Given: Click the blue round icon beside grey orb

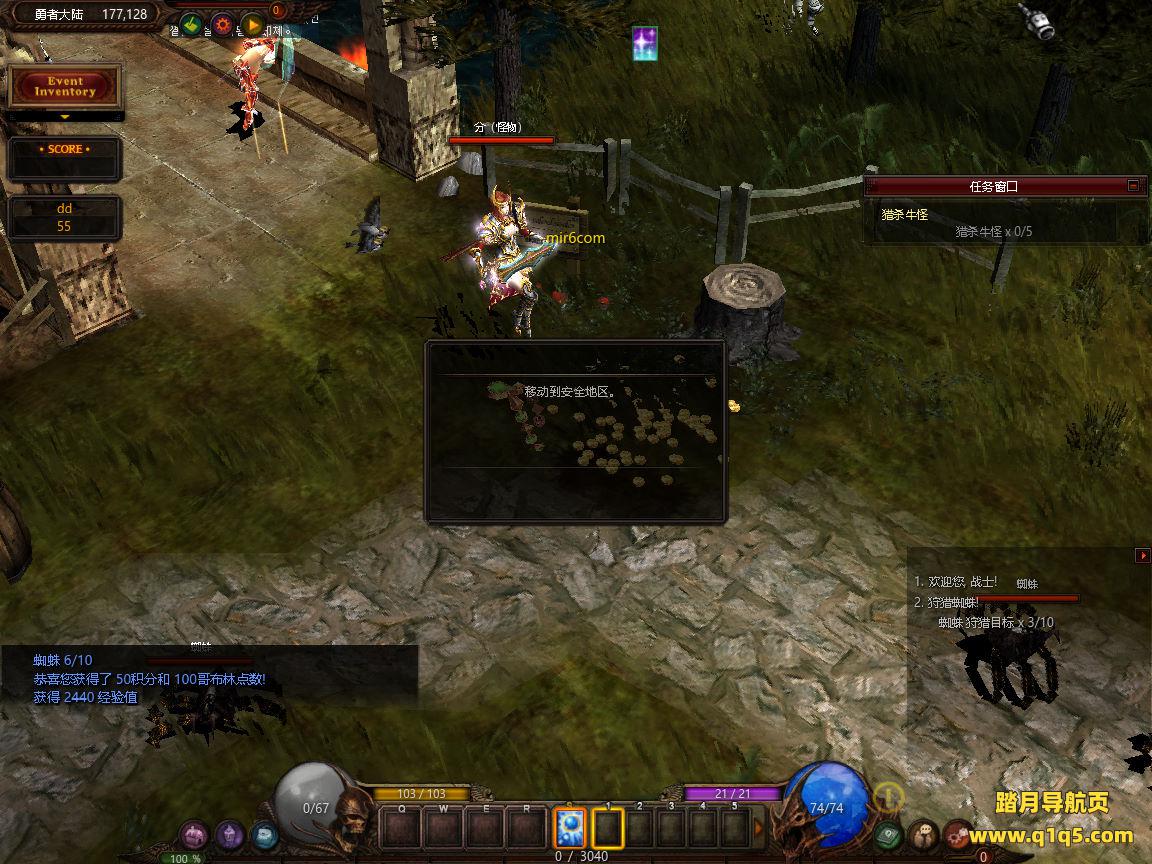Looking at the screenshot, I should (264, 835).
